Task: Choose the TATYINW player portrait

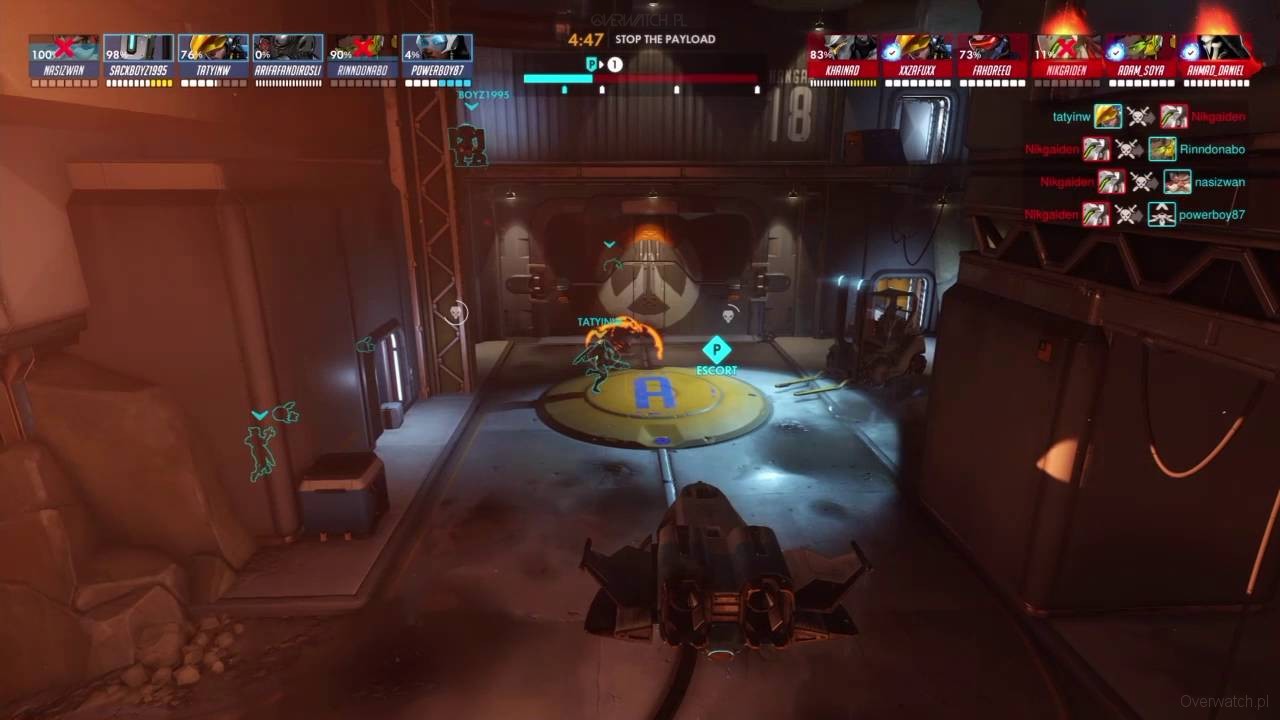Action: point(213,56)
